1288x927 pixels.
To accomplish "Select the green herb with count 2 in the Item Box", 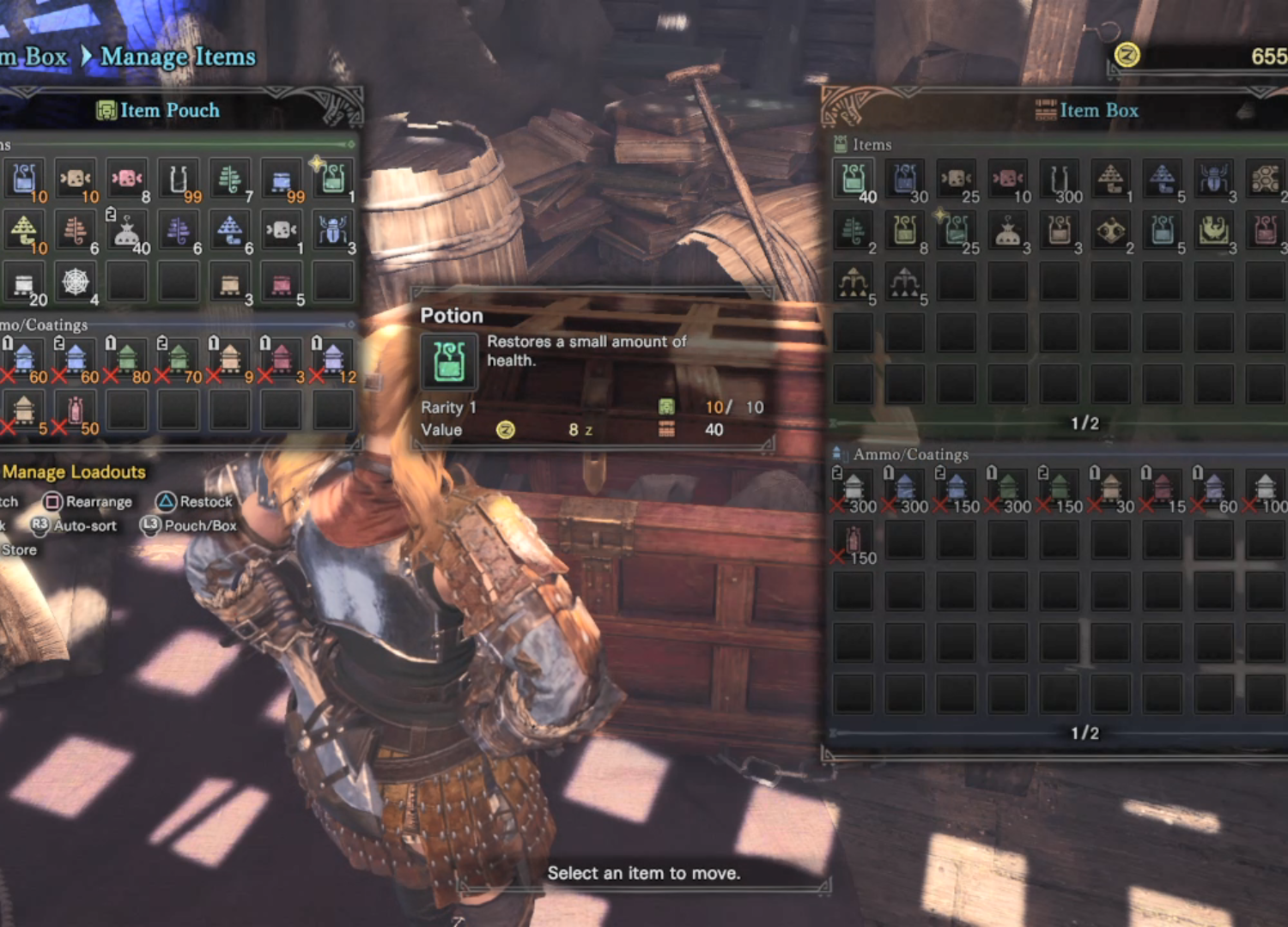I will pyautogui.click(x=854, y=231).
